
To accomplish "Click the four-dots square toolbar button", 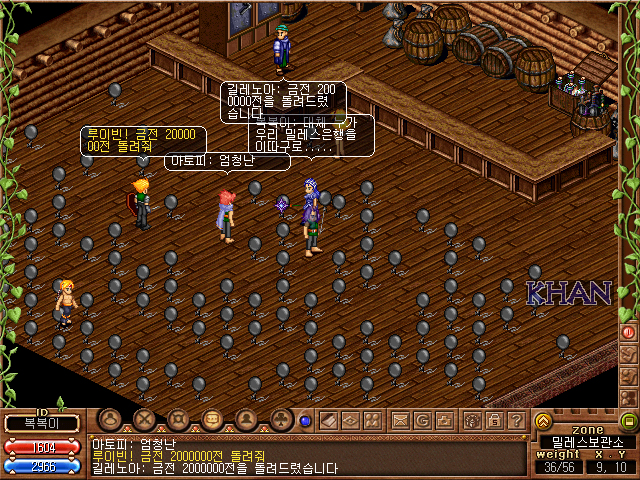I will (373, 420).
